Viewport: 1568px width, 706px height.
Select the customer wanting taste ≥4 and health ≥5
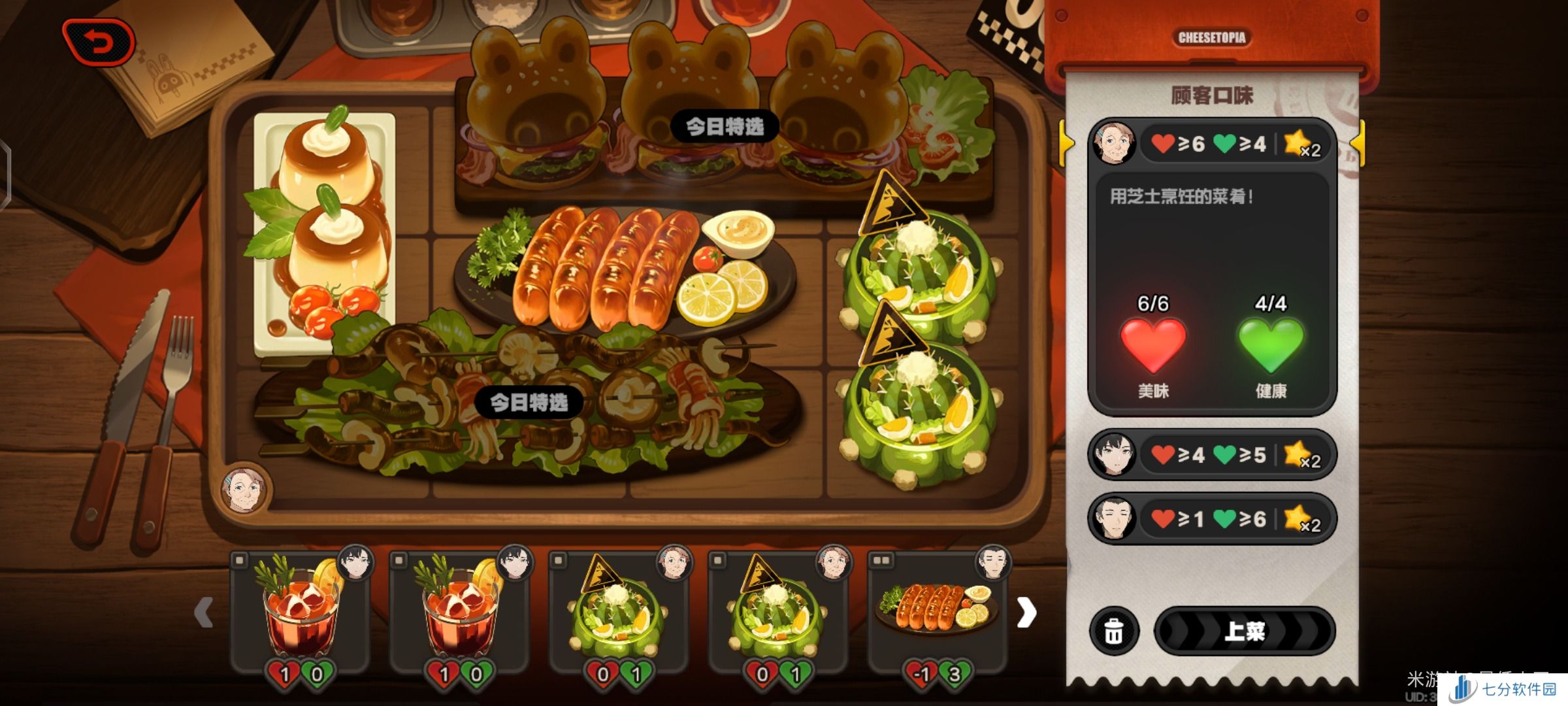point(1212,455)
